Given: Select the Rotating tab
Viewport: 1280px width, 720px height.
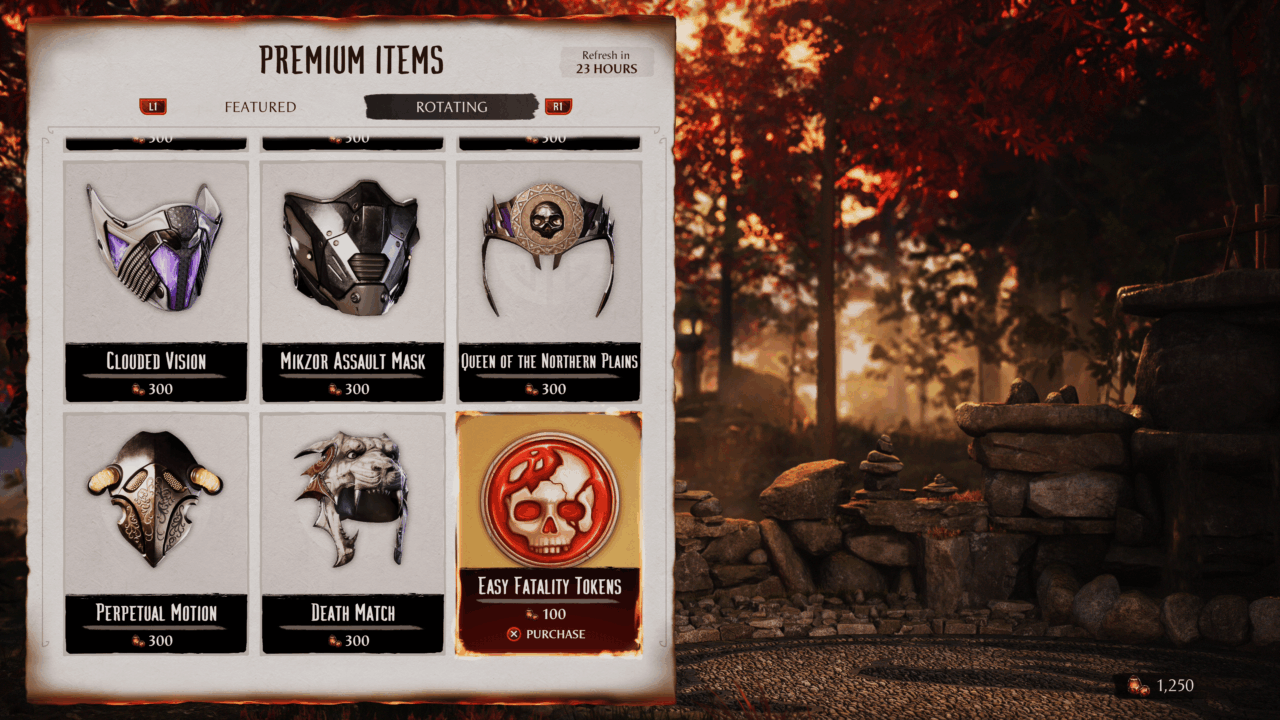Looking at the screenshot, I should tap(452, 107).
